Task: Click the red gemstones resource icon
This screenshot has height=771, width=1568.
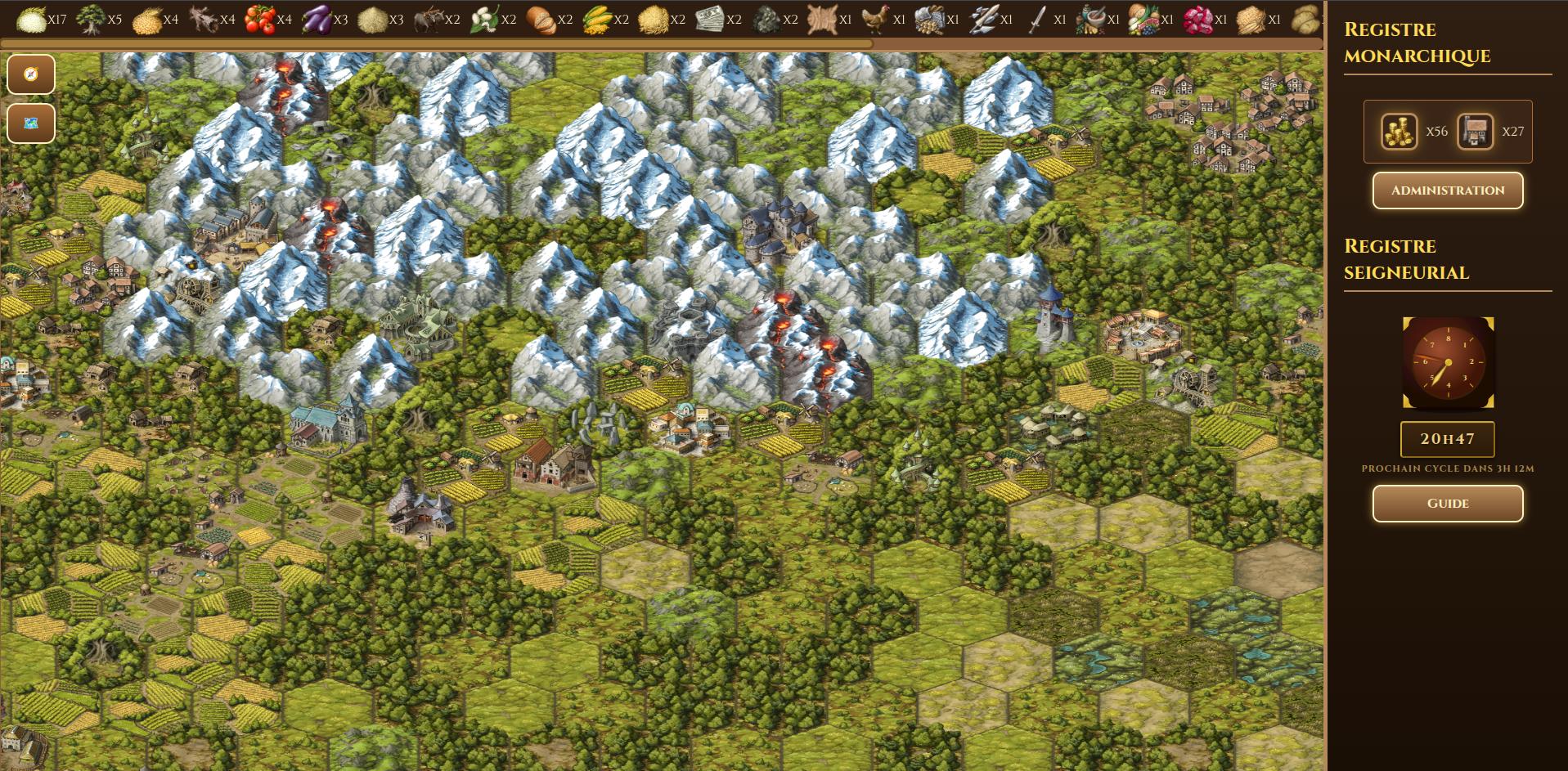Action: click(1197, 19)
